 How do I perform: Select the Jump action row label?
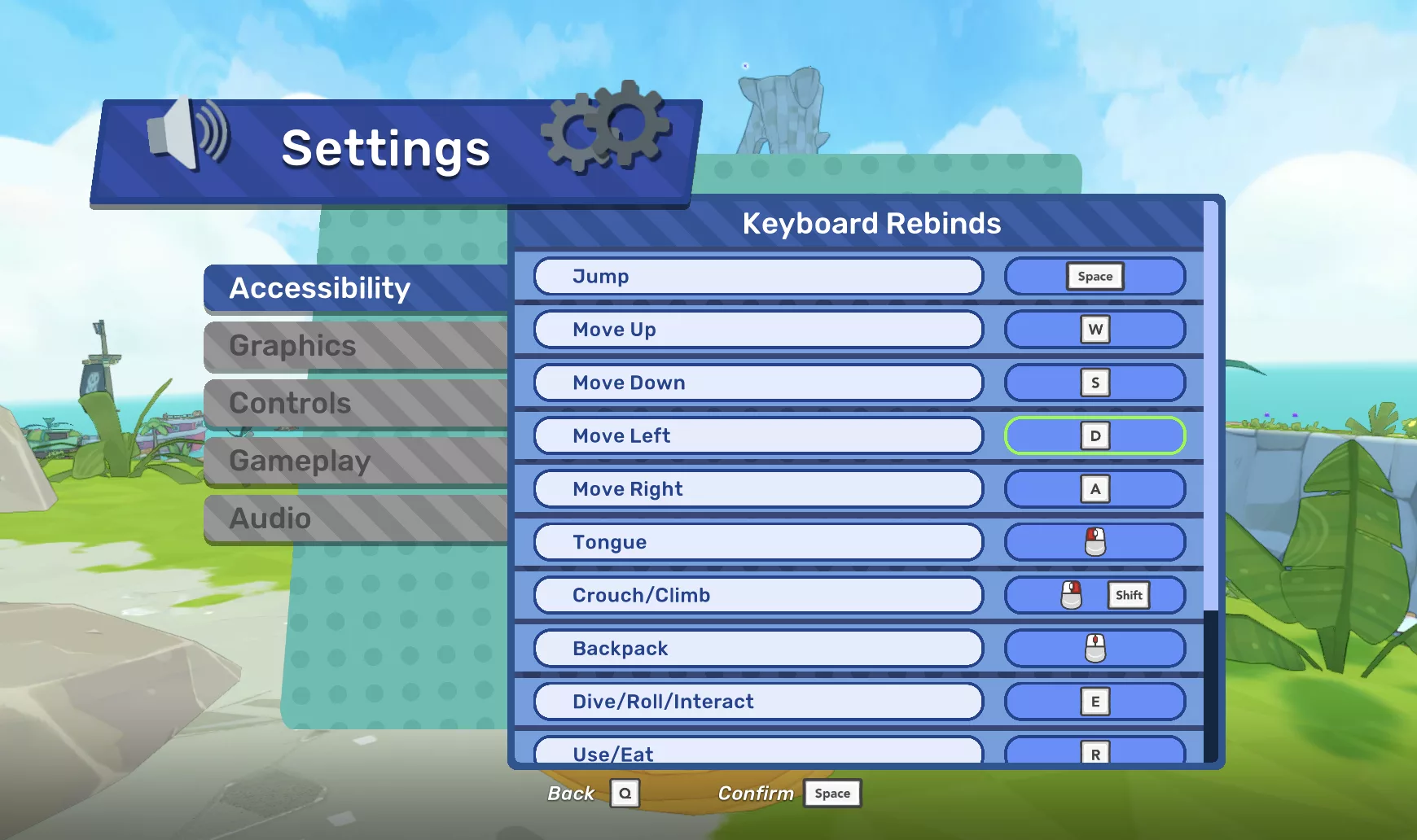point(758,277)
